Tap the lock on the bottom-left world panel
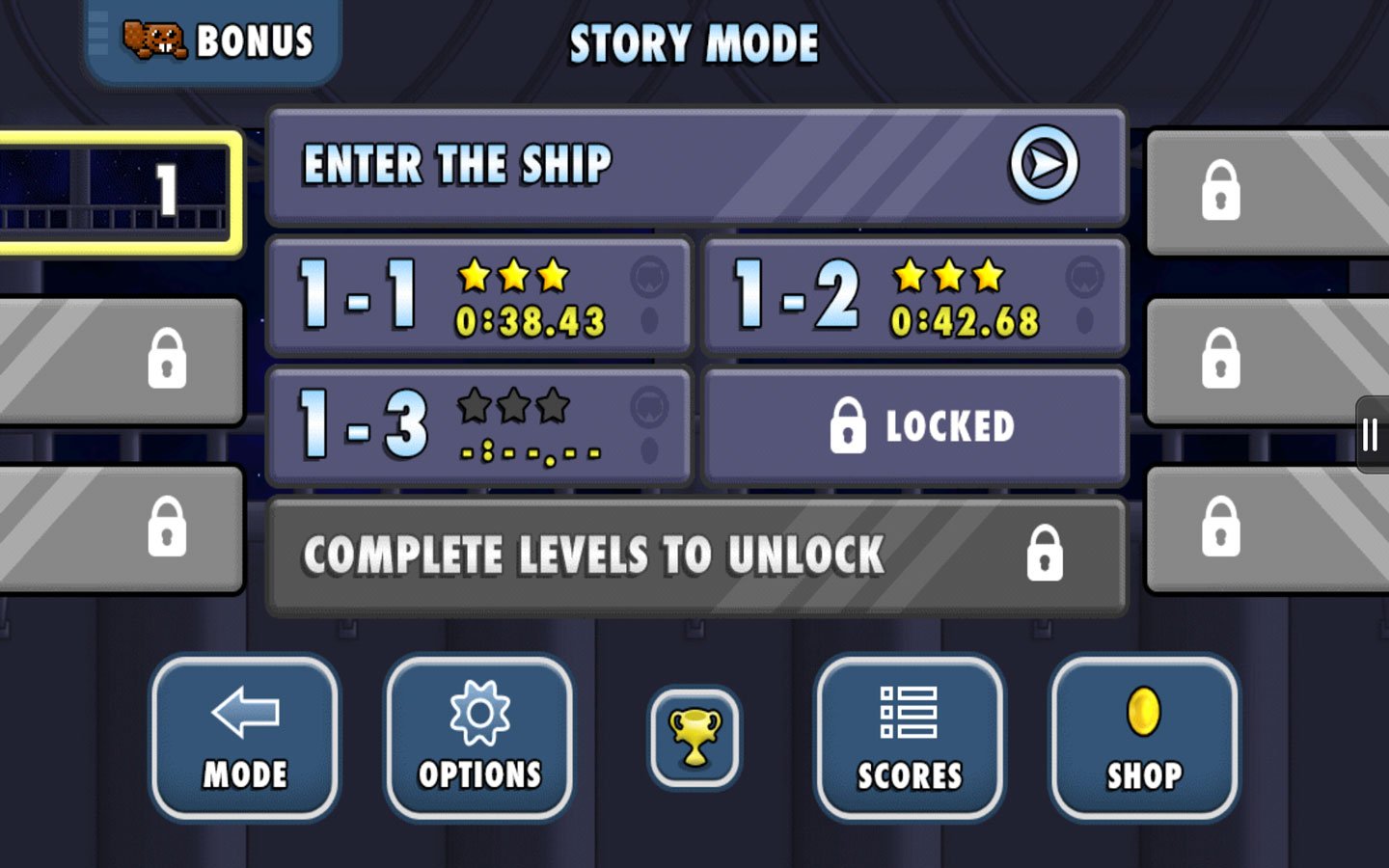The width and height of the screenshot is (1389, 868). click(164, 529)
